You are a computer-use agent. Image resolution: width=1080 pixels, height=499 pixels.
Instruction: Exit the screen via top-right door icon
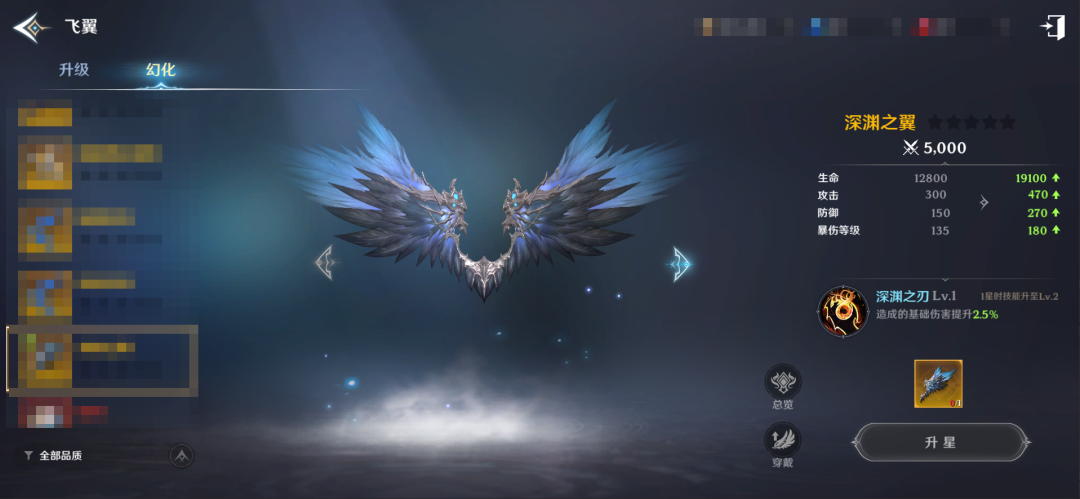[1052, 28]
